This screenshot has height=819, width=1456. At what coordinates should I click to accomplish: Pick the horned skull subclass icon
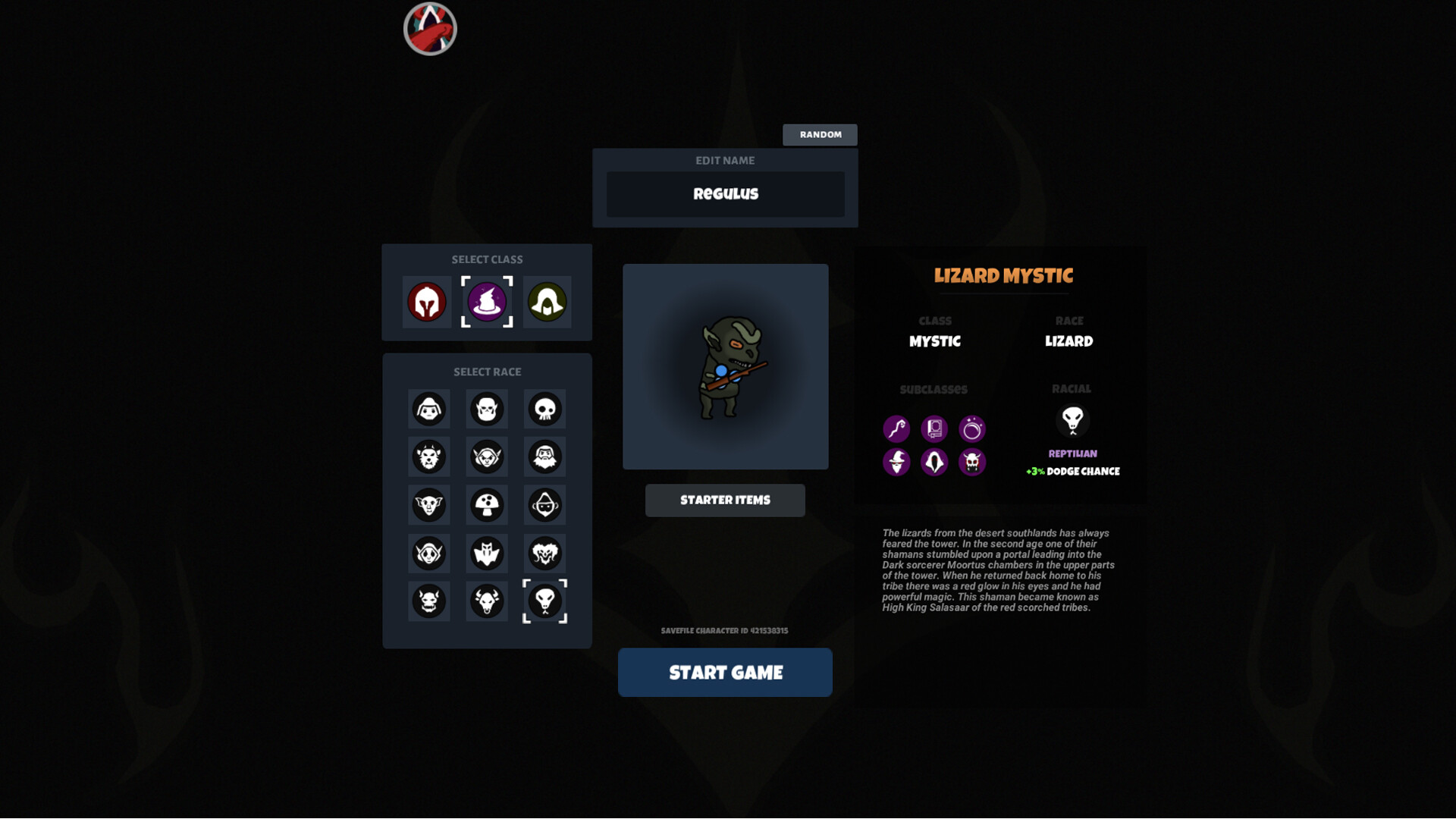point(972,462)
